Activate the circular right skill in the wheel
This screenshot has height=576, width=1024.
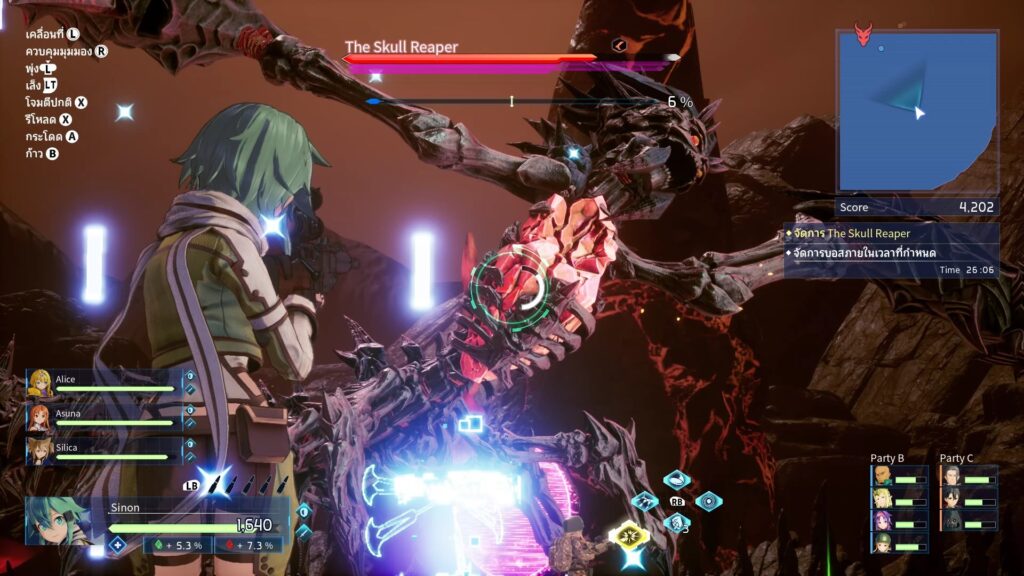click(x=708, y=501)
